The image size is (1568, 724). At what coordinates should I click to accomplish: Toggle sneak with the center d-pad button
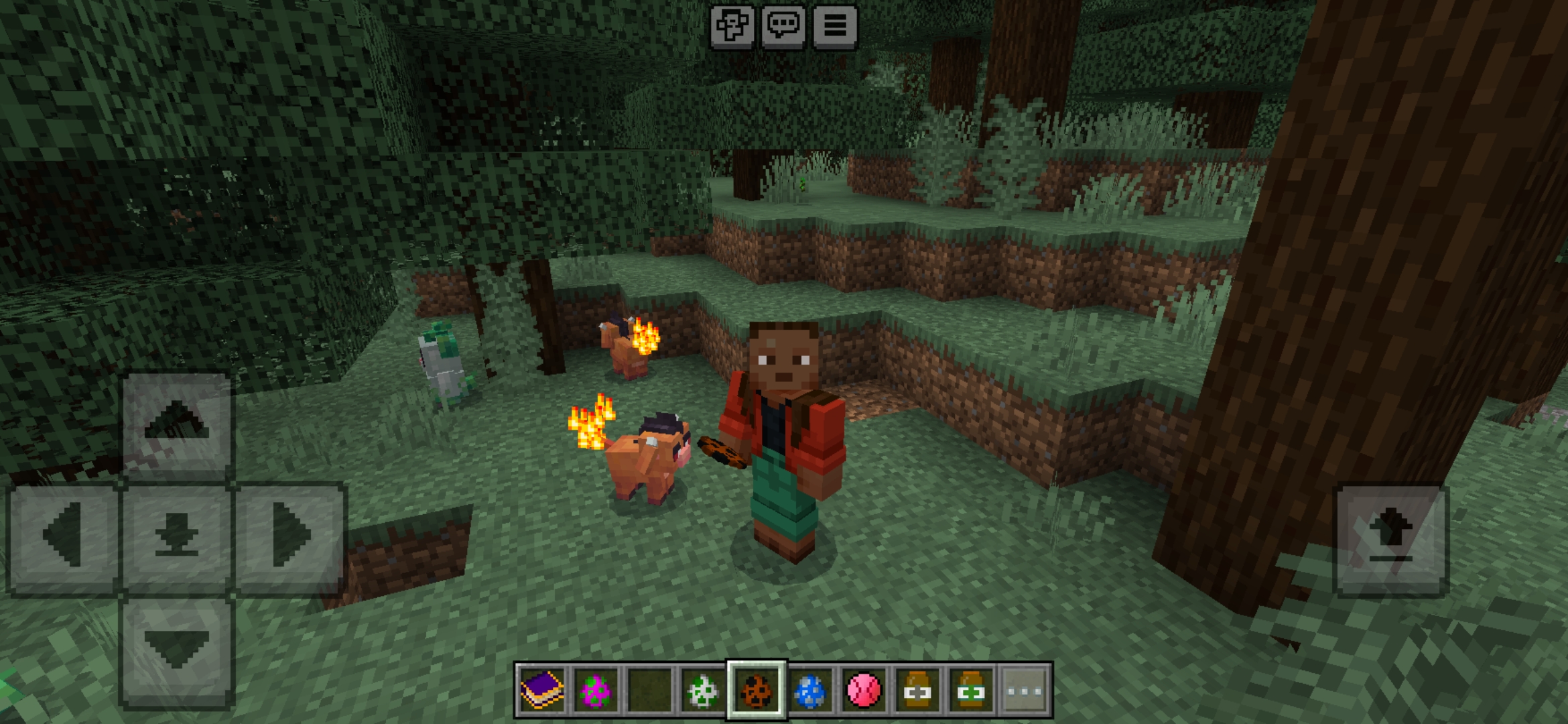click(x=176, y=536)
